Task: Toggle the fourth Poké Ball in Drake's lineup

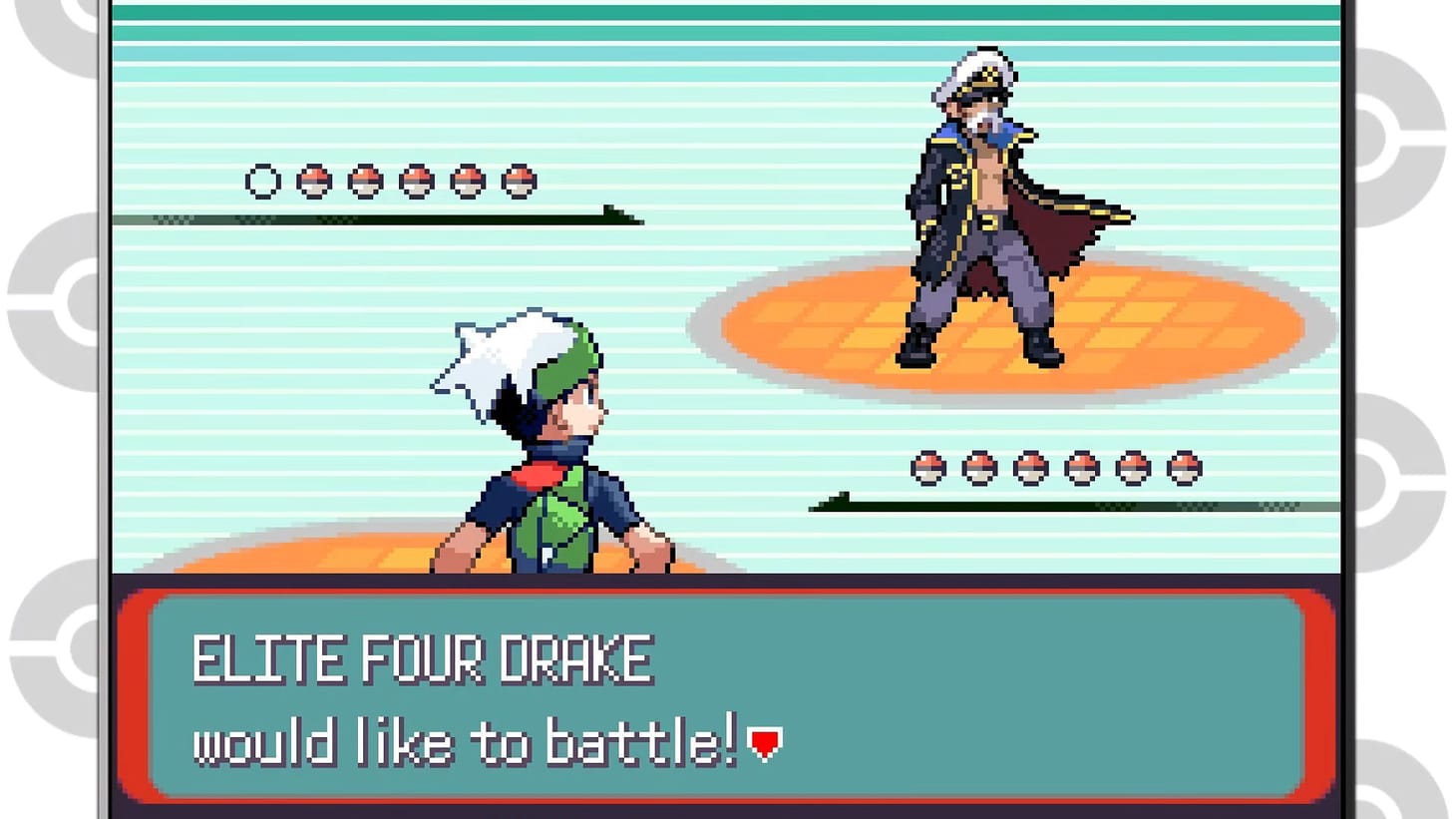Action: [419, 182]
